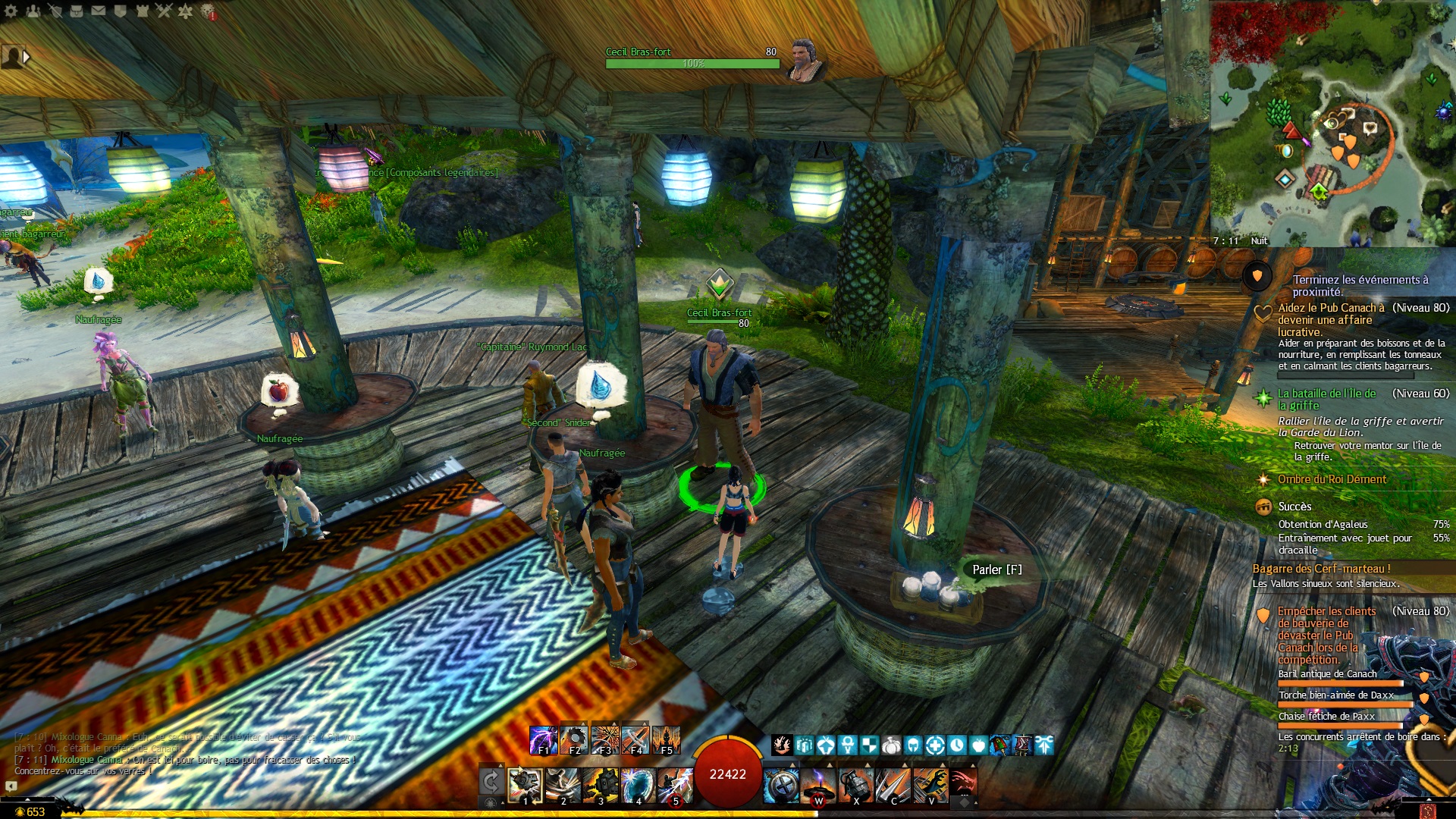The height and width of the screenshot is (819, 1456).
Task: Open the mail envelope icon
Action: click(99, 11)
